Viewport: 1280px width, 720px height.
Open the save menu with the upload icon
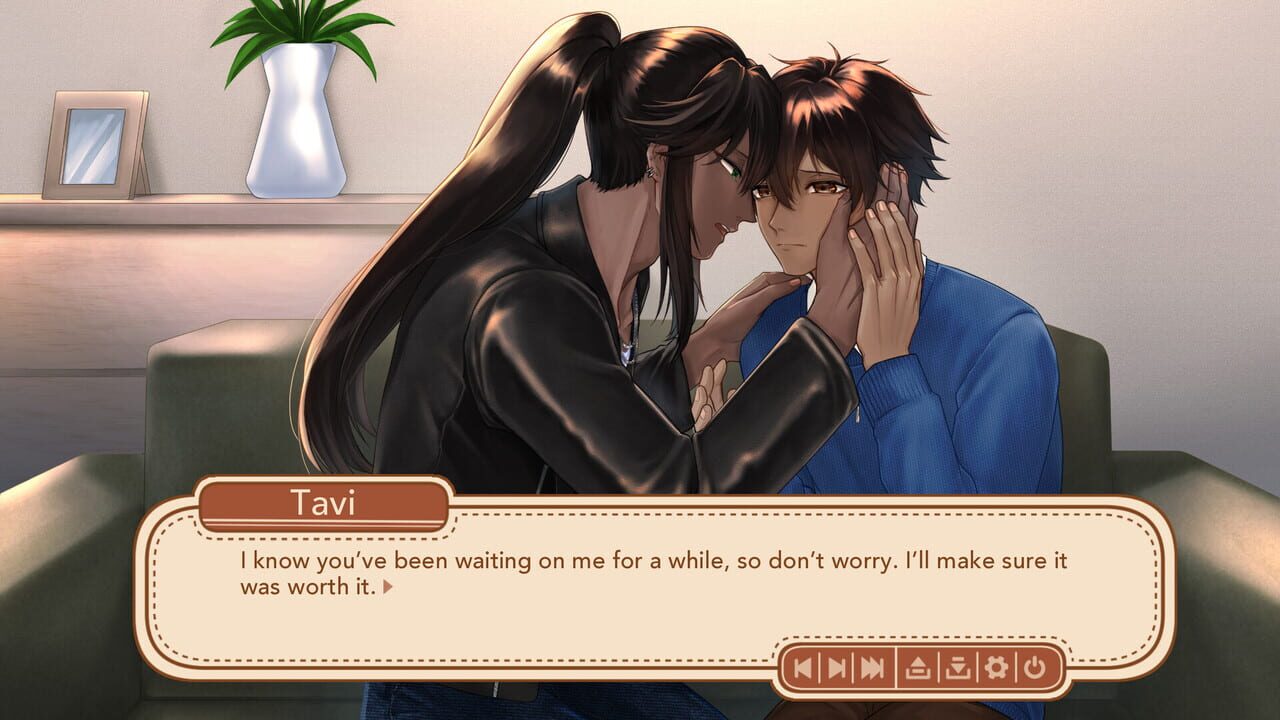[917, 666]
